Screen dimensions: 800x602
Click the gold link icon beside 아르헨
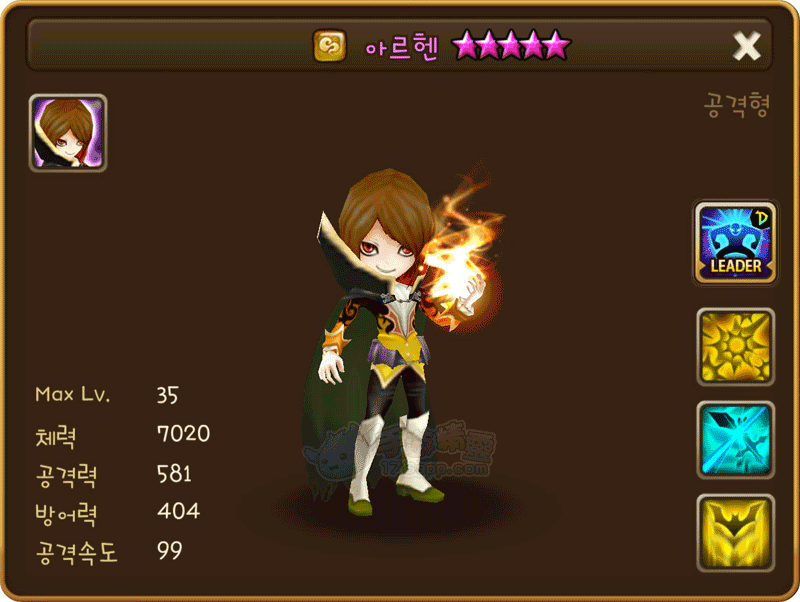(329, 46)
